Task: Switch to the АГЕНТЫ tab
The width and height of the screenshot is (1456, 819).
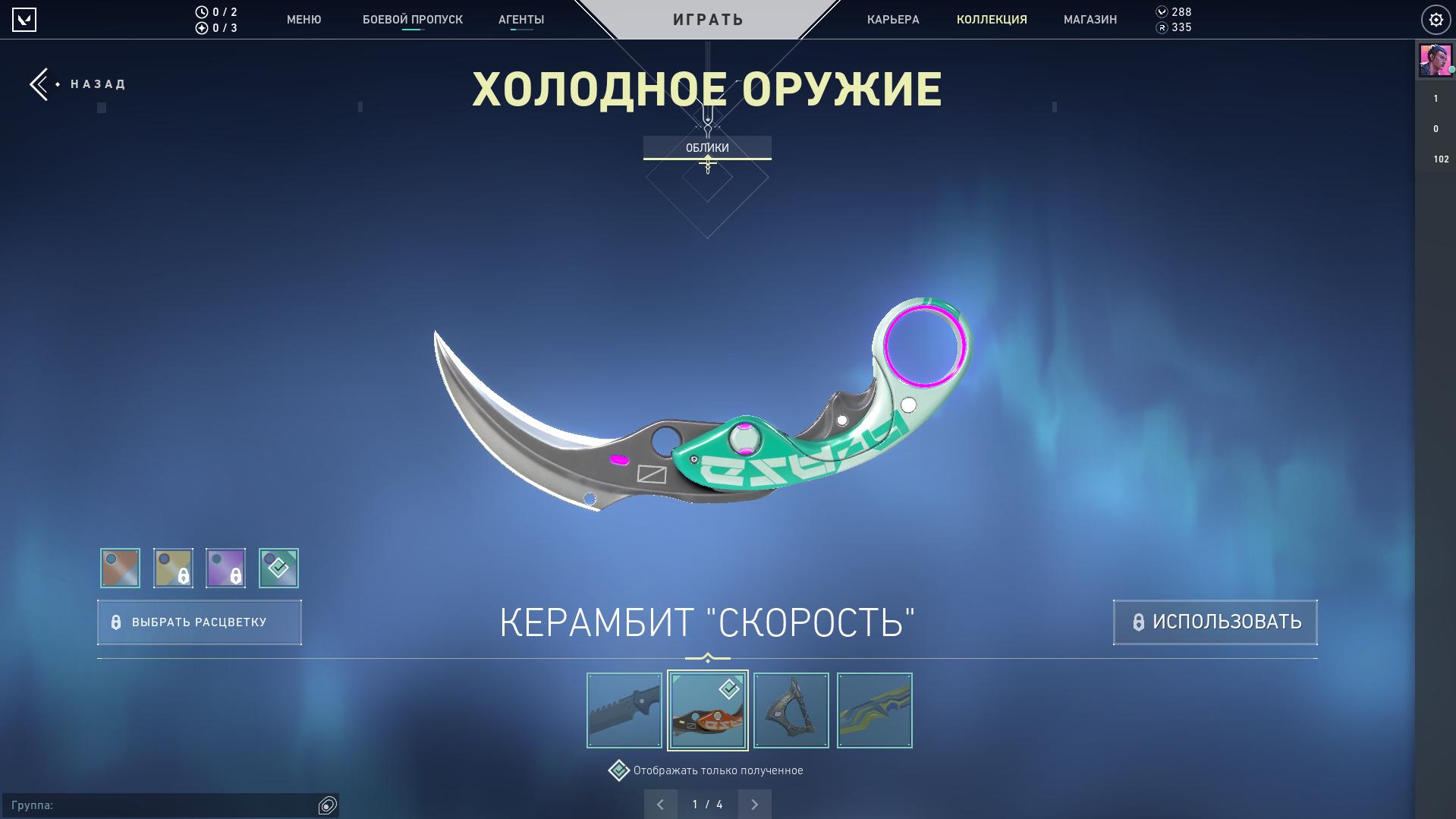Action: tap(521, 20)
